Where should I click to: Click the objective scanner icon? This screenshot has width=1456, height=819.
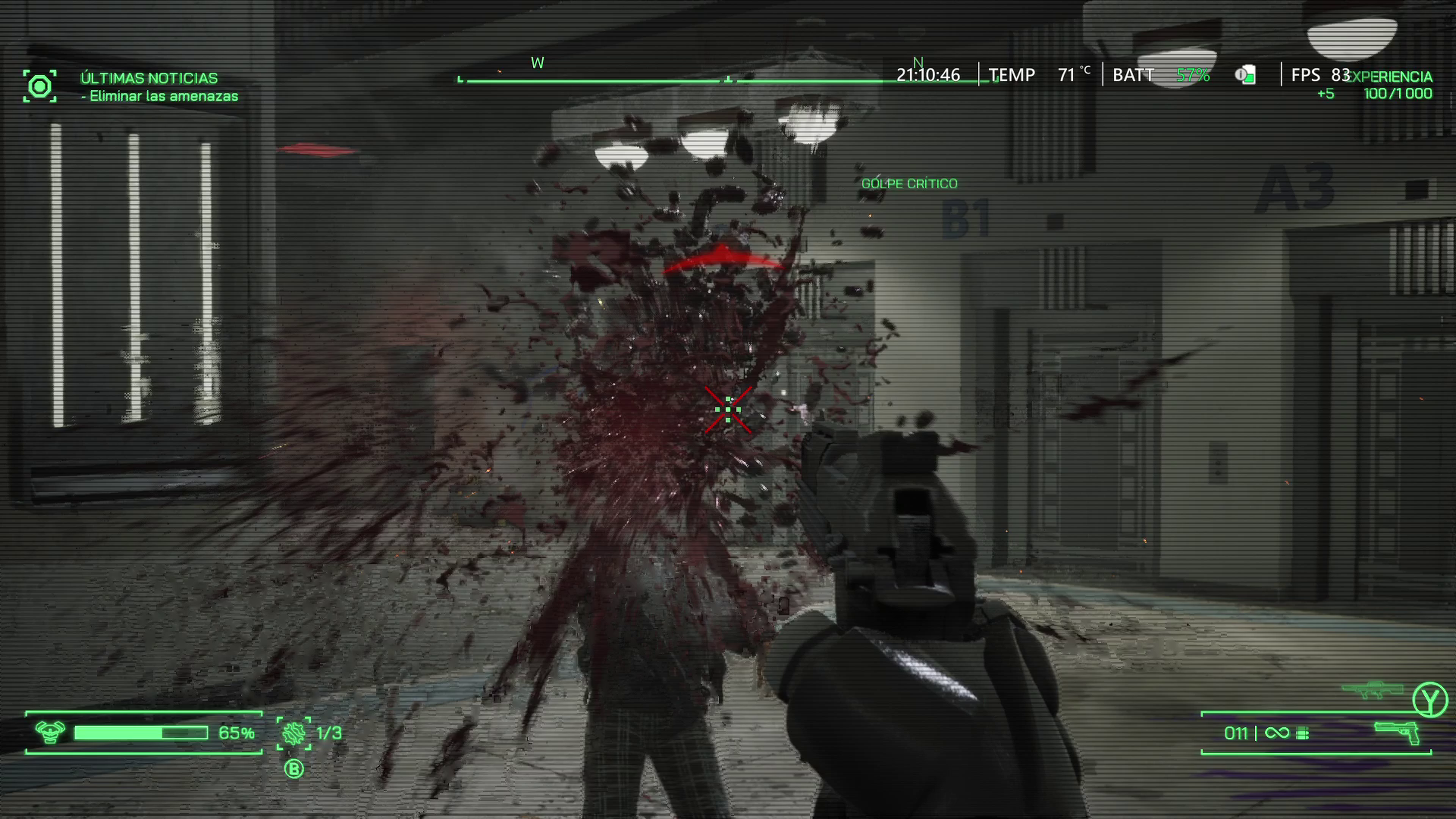tap(39, 86)
